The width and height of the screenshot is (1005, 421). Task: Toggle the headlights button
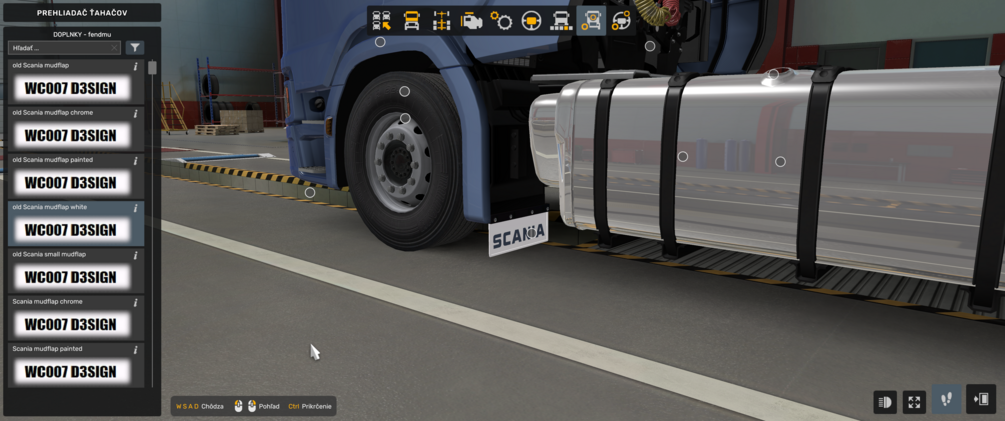pos(885,401)
